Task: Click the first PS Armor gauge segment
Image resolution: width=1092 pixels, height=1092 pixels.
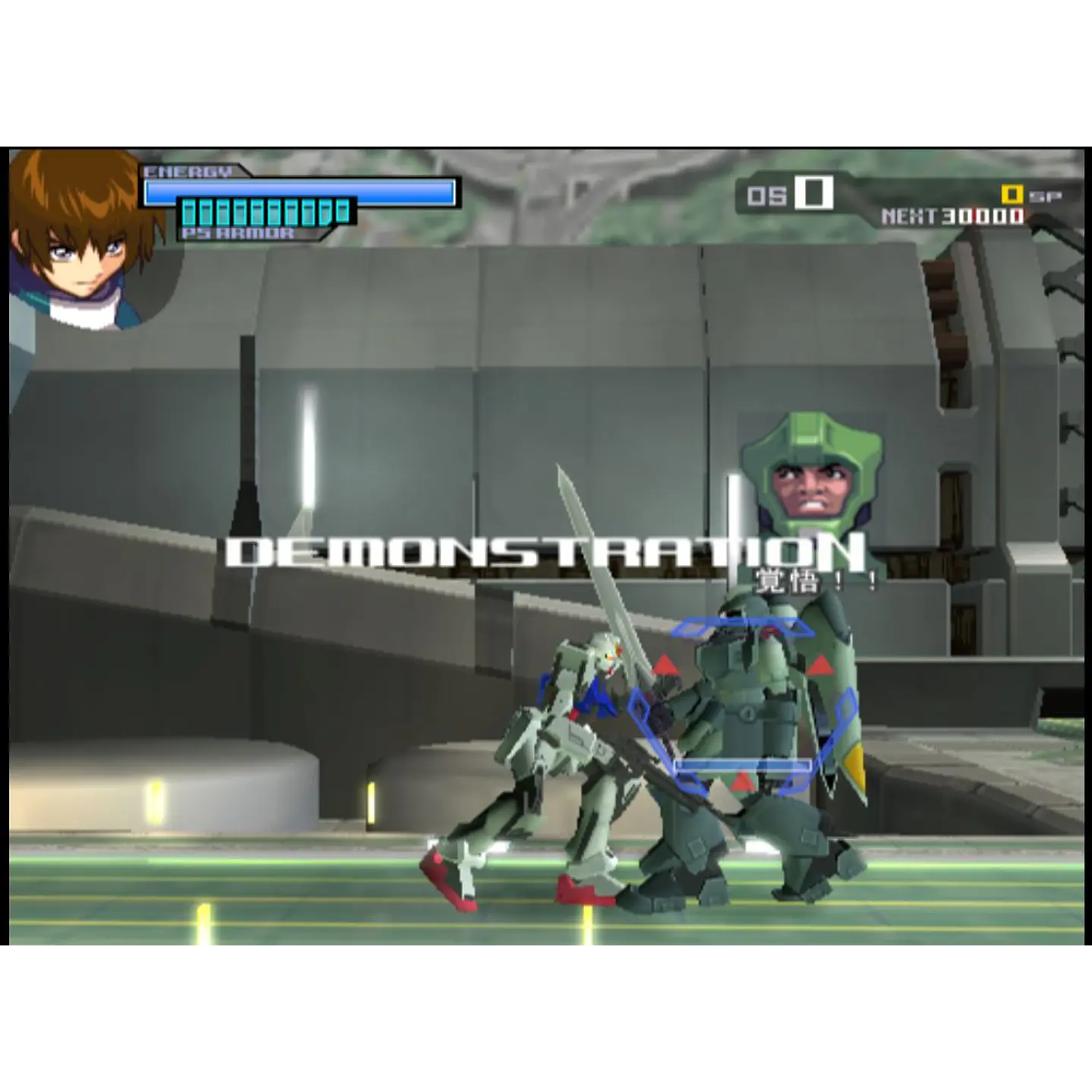Action: (190, 211)
